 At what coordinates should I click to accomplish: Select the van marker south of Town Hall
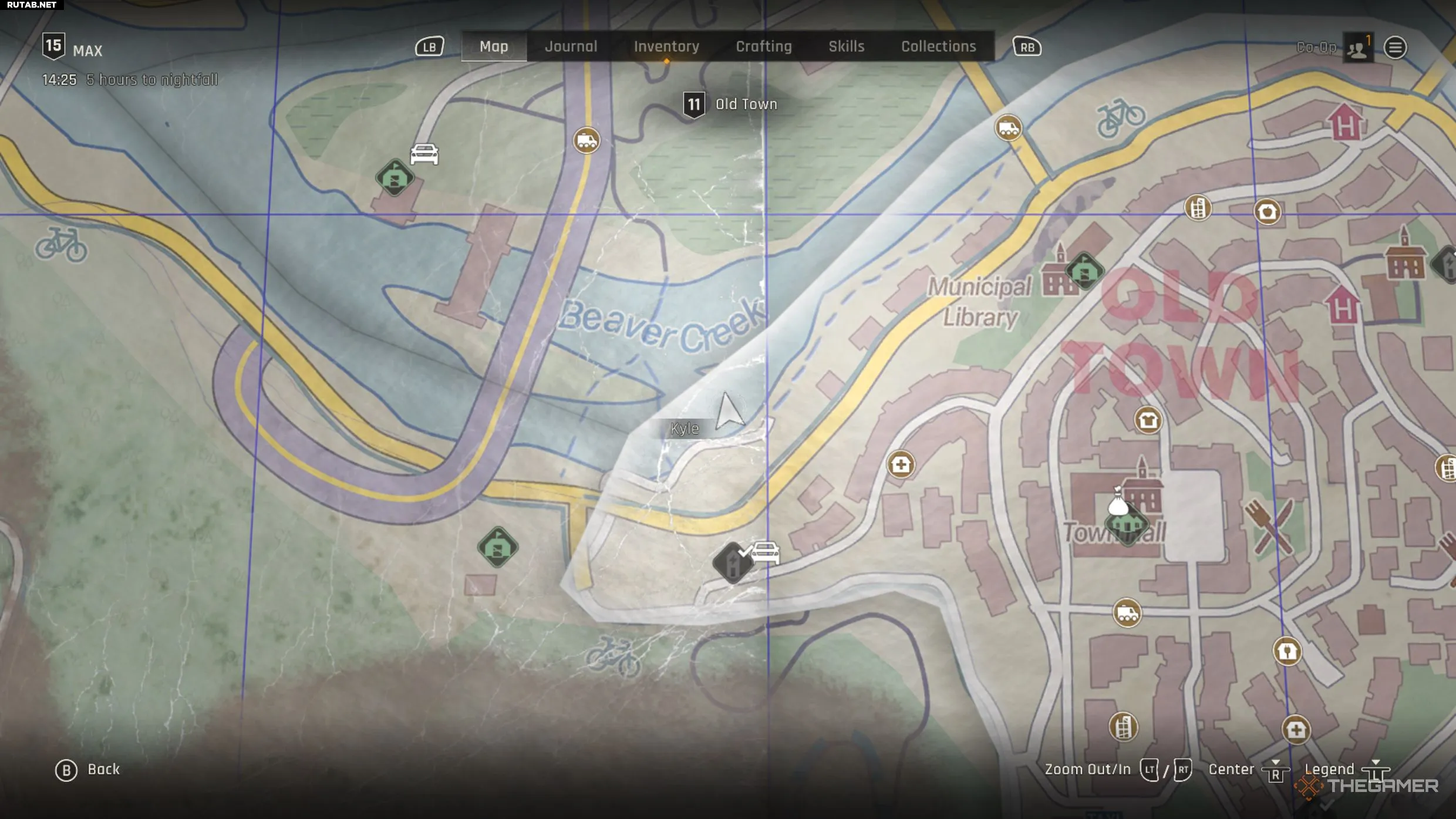point(1127,614)
